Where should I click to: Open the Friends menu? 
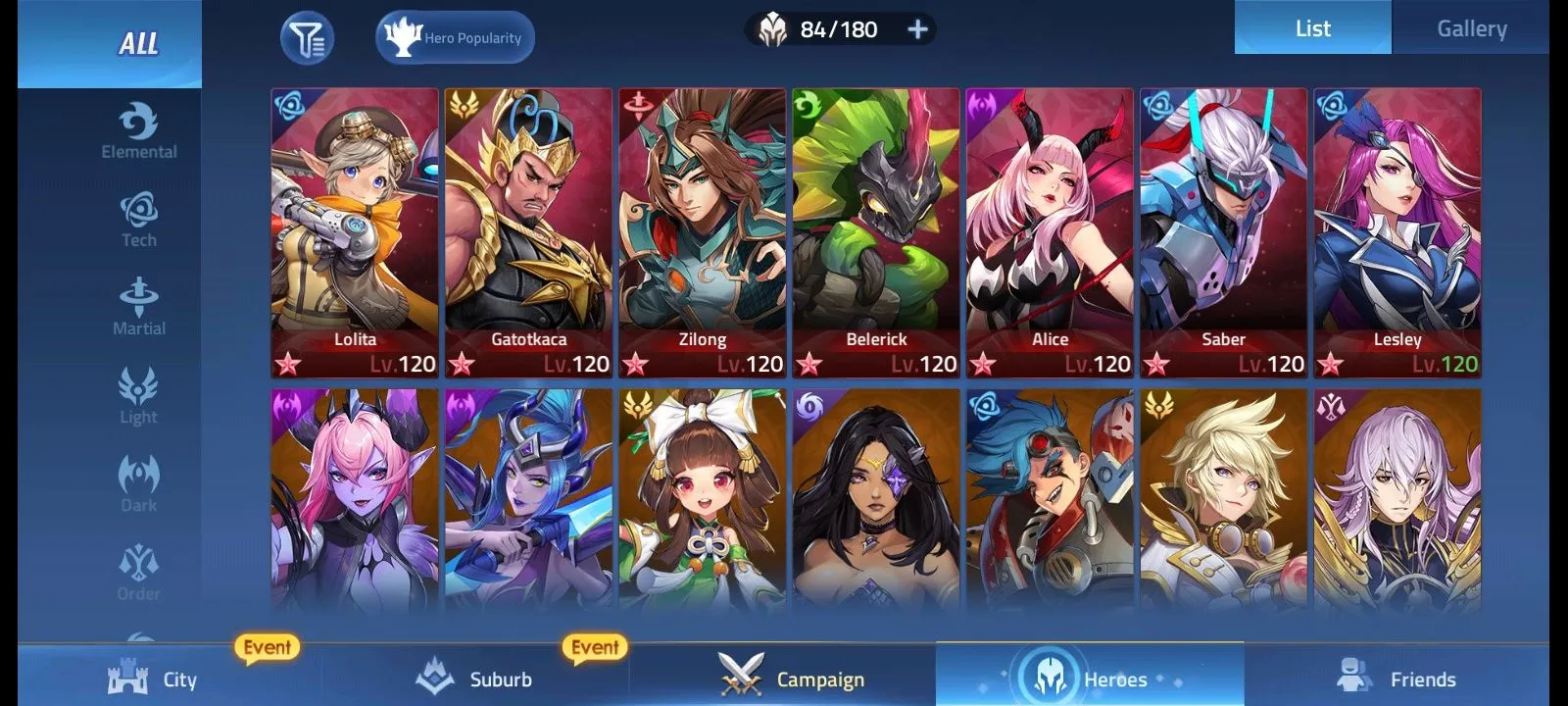1396,679
